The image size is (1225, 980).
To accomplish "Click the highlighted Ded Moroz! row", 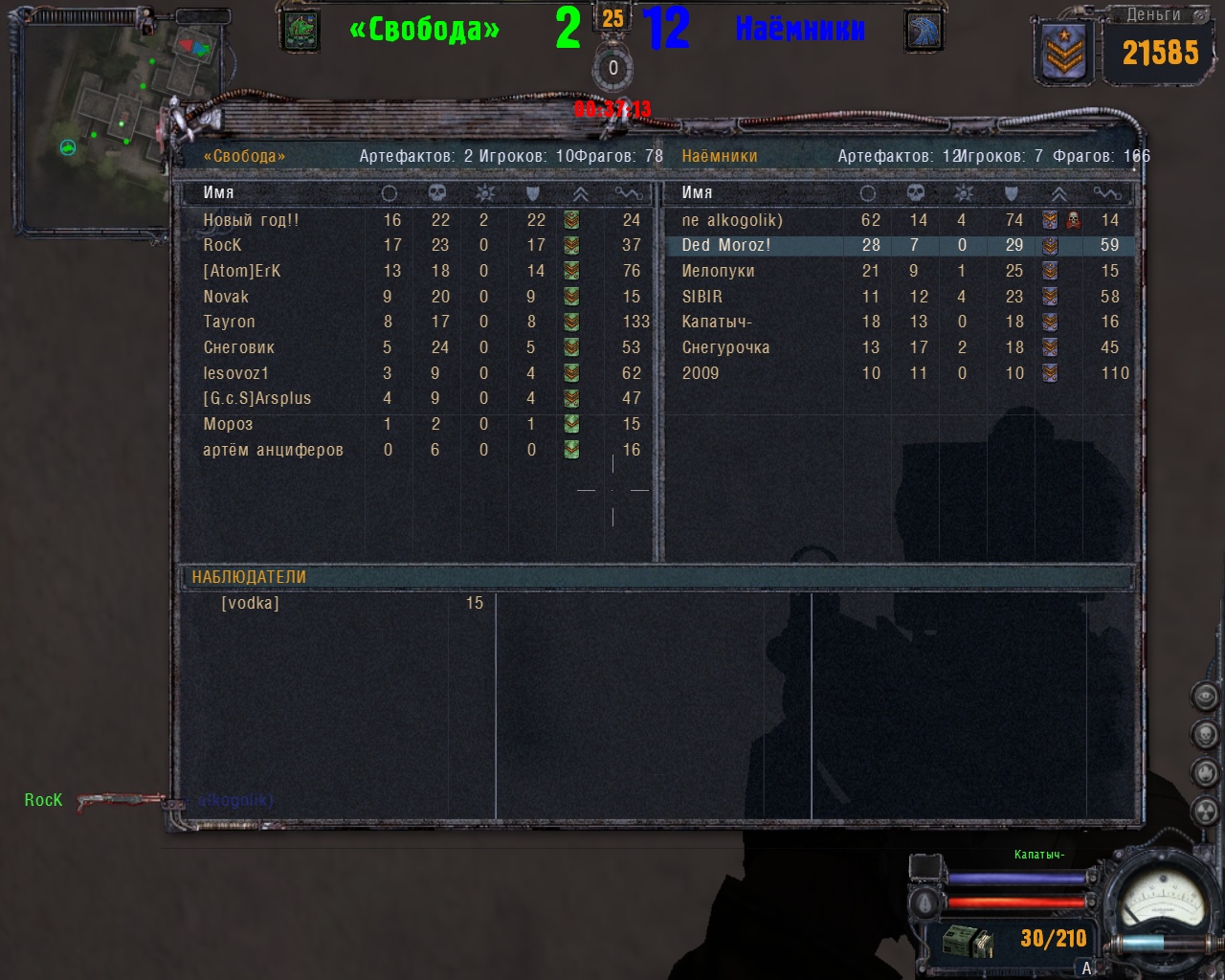I will click(725, 245).
